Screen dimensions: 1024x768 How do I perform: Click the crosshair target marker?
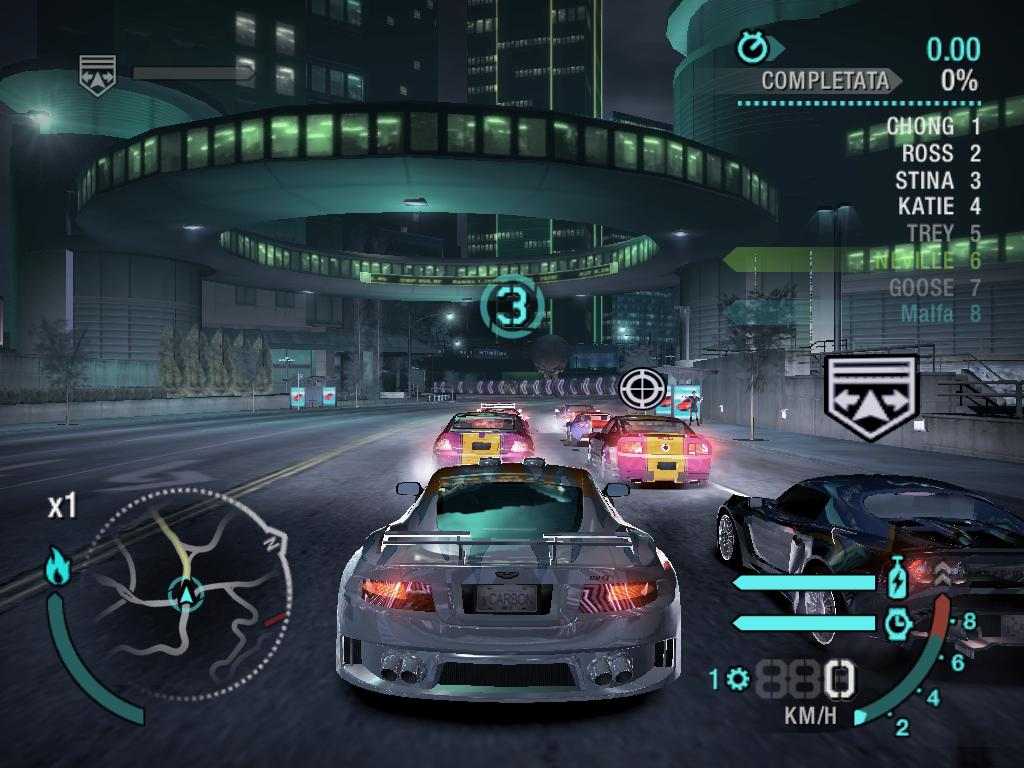[x=642, y=387]
